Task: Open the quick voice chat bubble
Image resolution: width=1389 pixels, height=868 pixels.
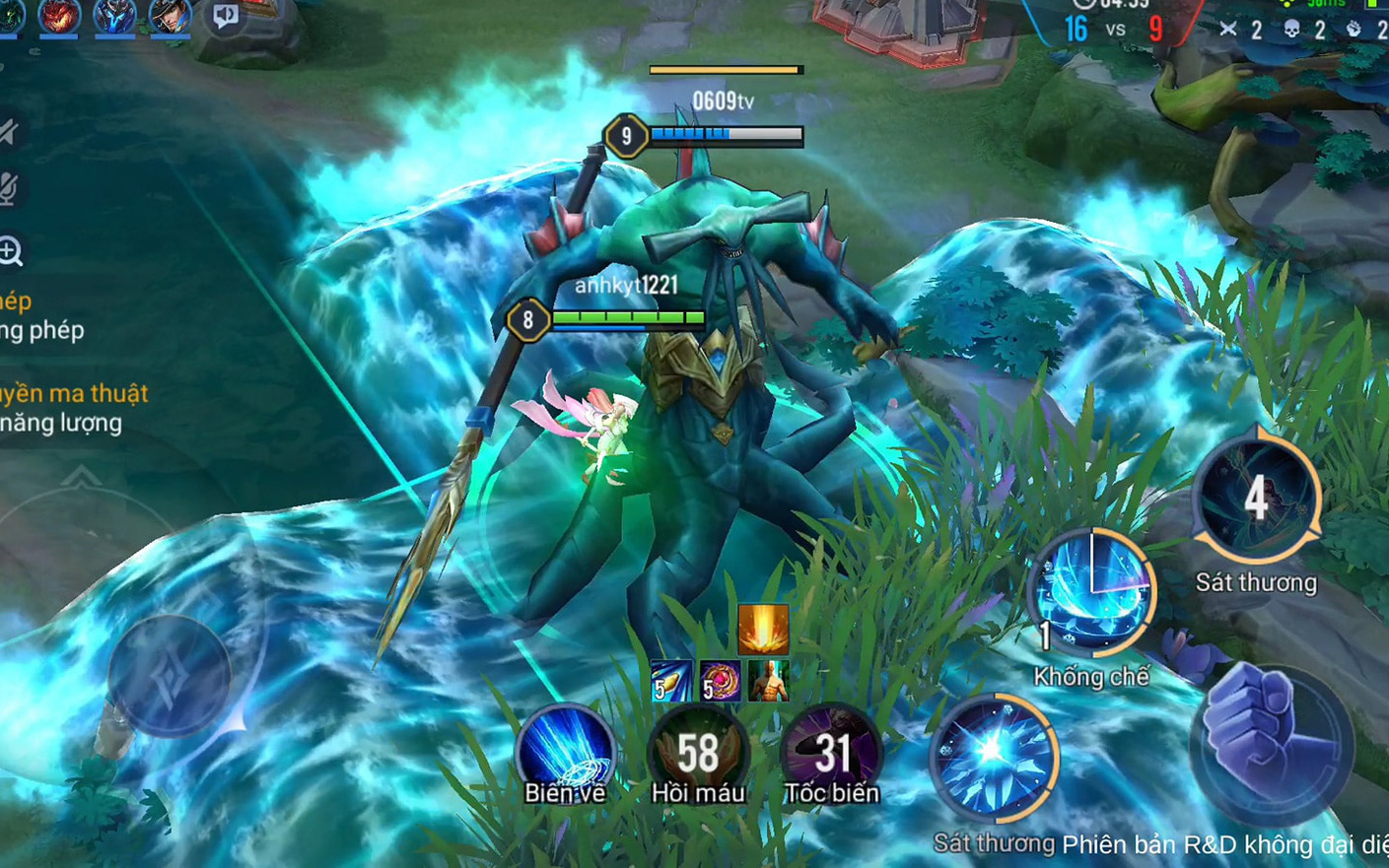Action: (226, 17)
